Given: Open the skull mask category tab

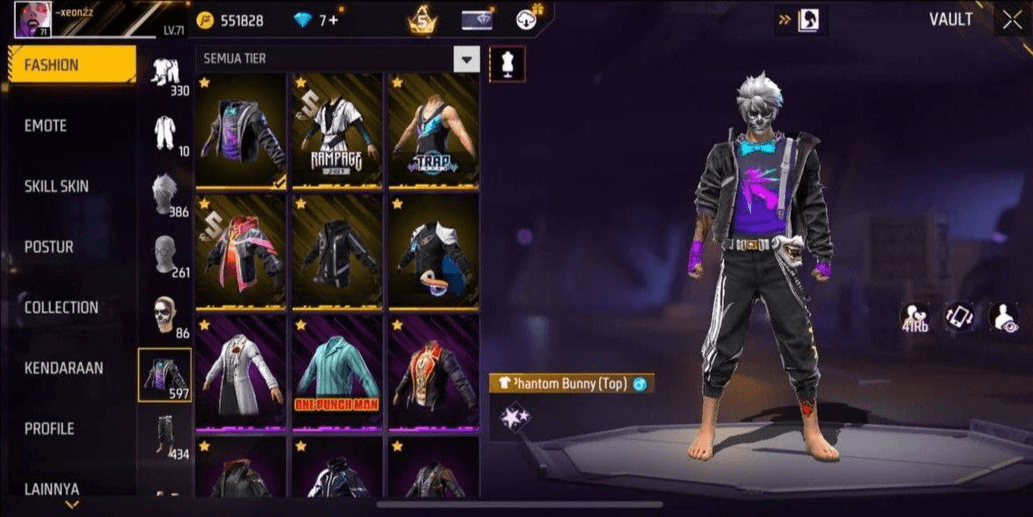Looking at the screenshot, I should tap(164, 314).
